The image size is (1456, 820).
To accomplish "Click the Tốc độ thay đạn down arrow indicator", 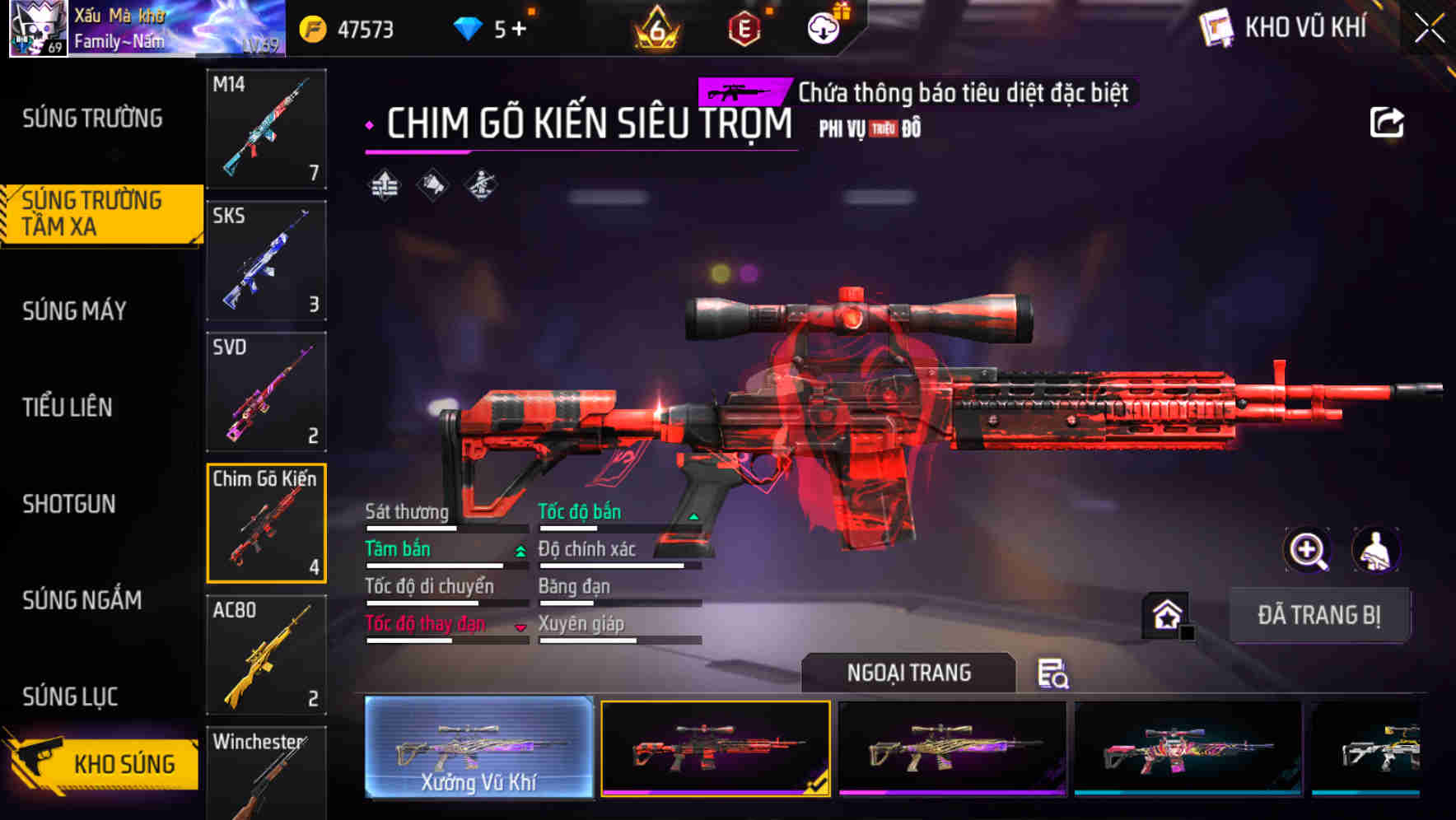I will click(522, 627).
